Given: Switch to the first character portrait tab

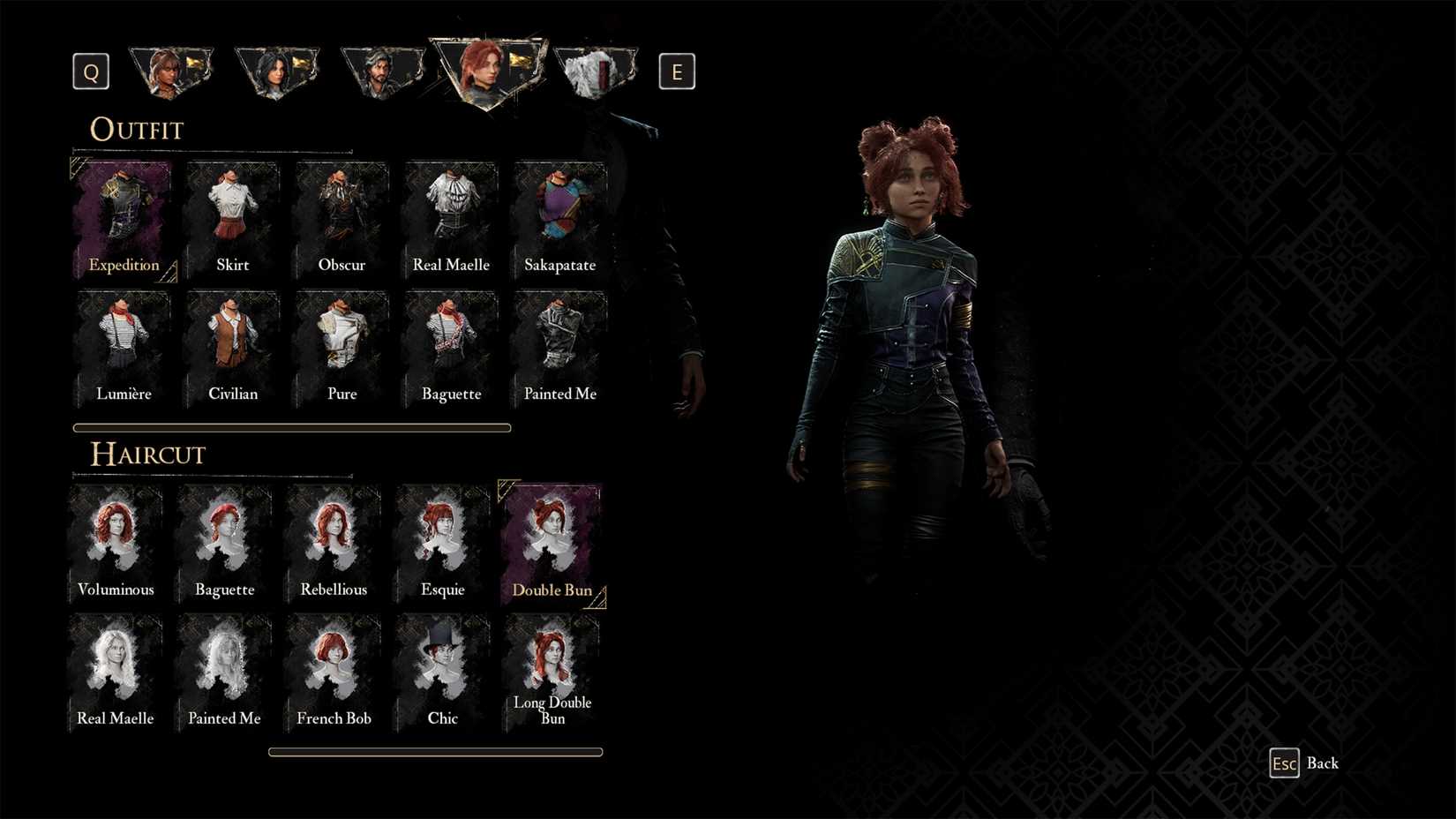Looking at the screenshot, I should (x=171, y=71).
